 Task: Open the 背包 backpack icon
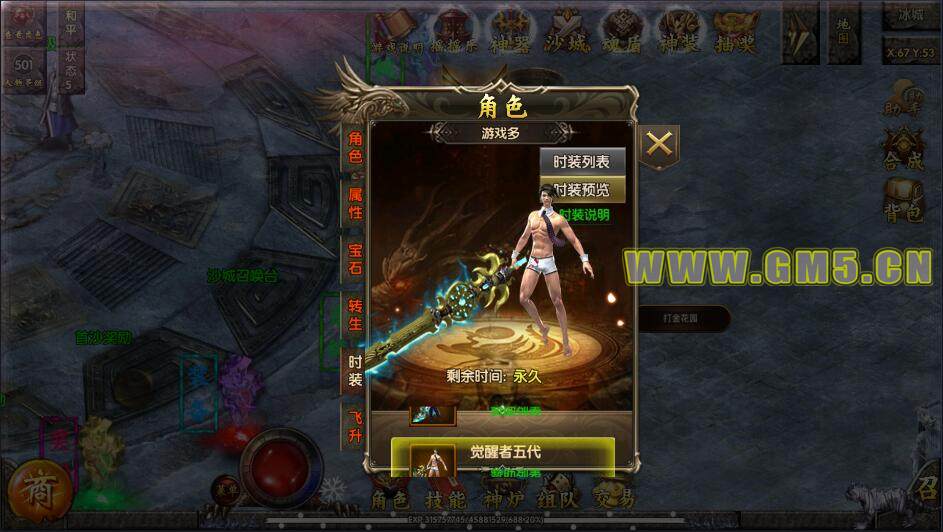(904, 199)
